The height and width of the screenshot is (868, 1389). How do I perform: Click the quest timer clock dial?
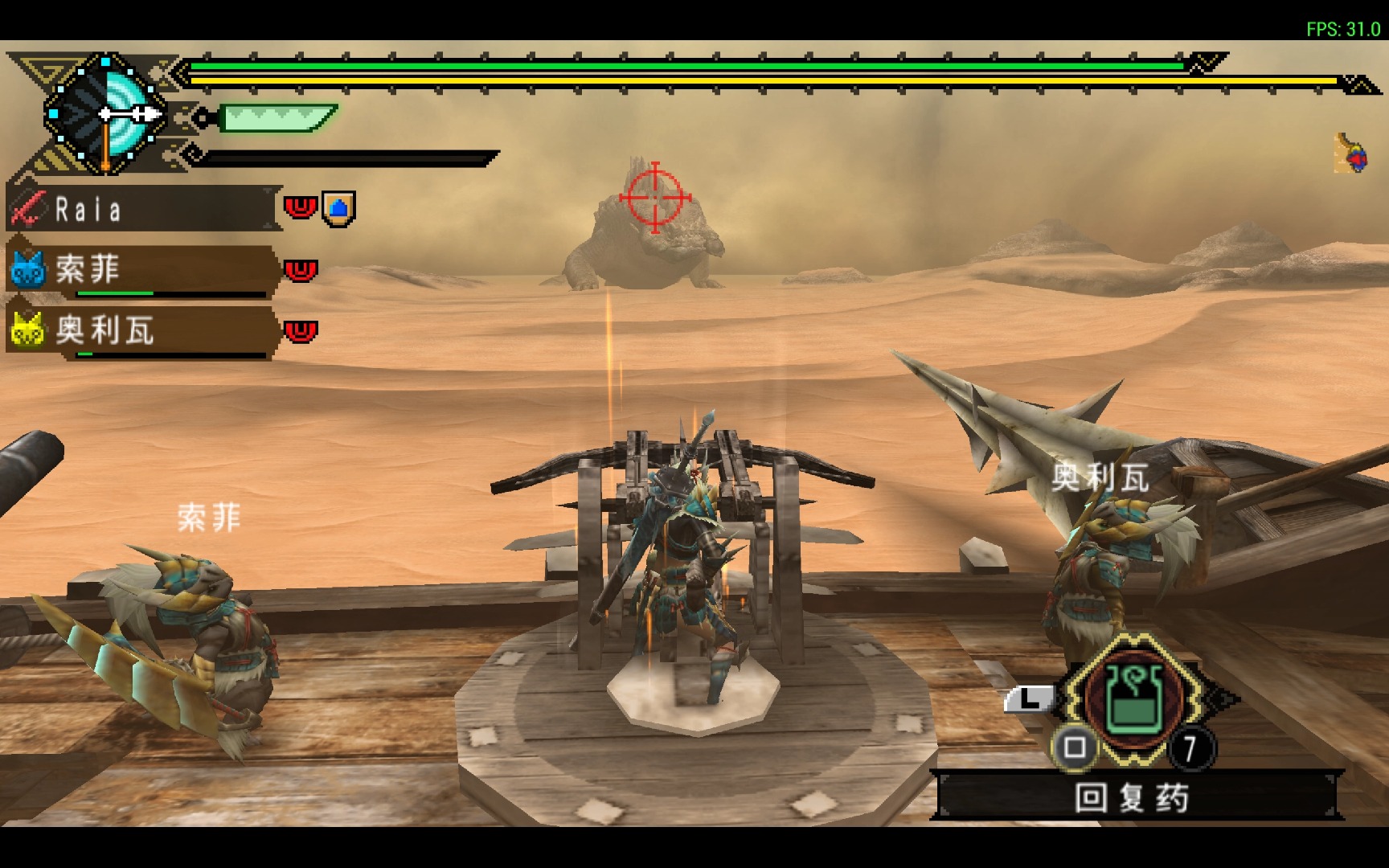click(x=105, y=114)
